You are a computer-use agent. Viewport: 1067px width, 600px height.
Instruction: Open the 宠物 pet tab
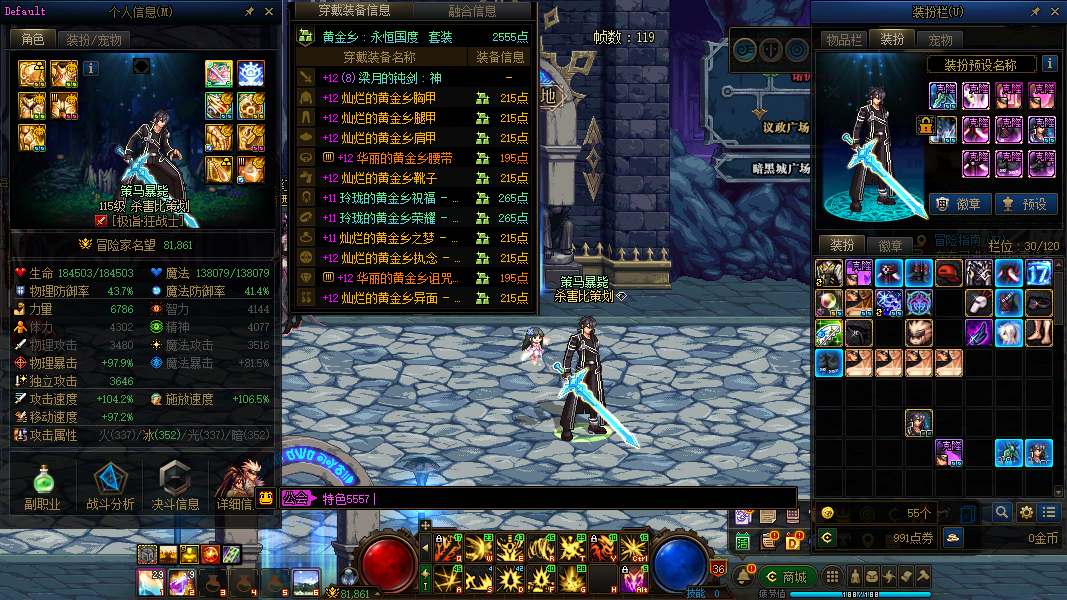click(941, 40)
